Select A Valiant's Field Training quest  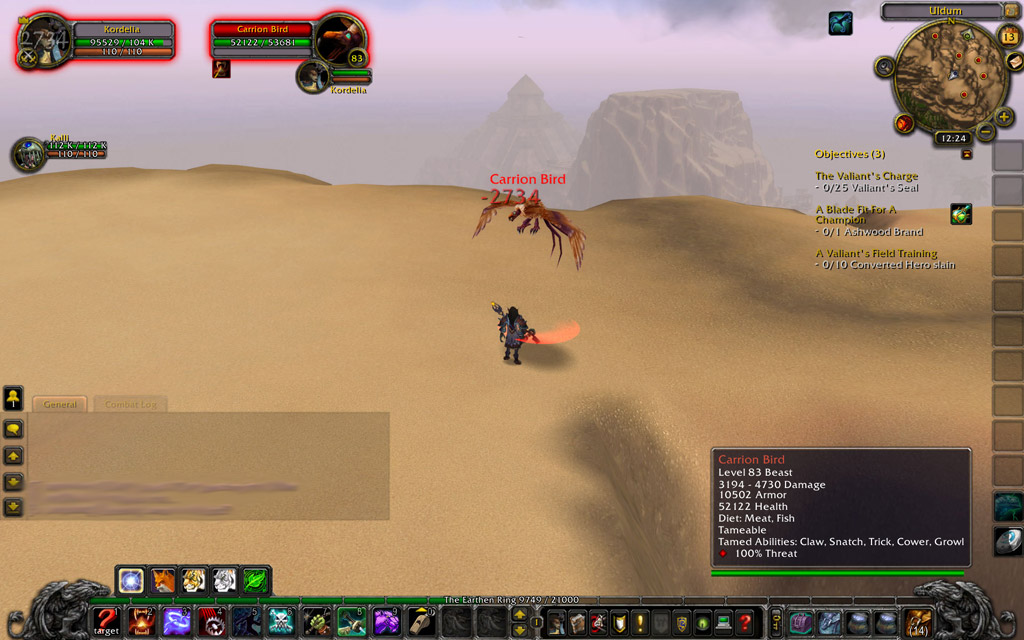pyautogui.click(x=876, y=254)
